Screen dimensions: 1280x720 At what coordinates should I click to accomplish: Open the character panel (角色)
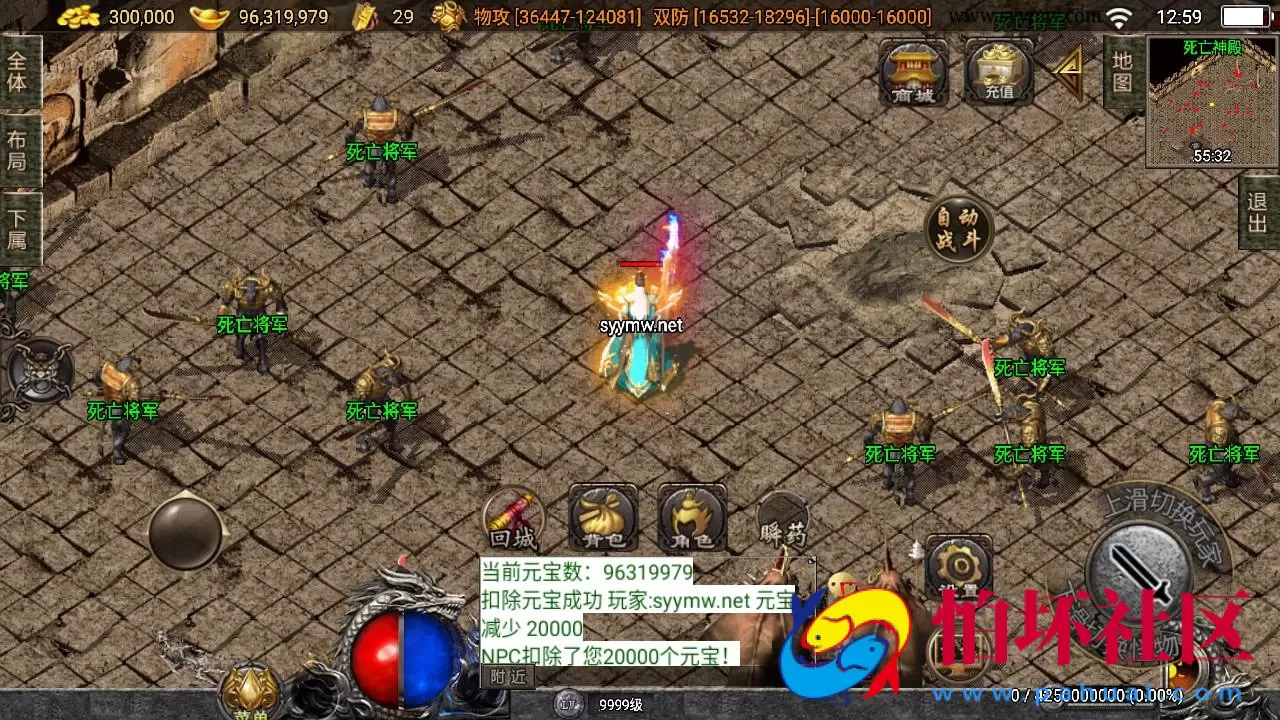tap(689, 519)
